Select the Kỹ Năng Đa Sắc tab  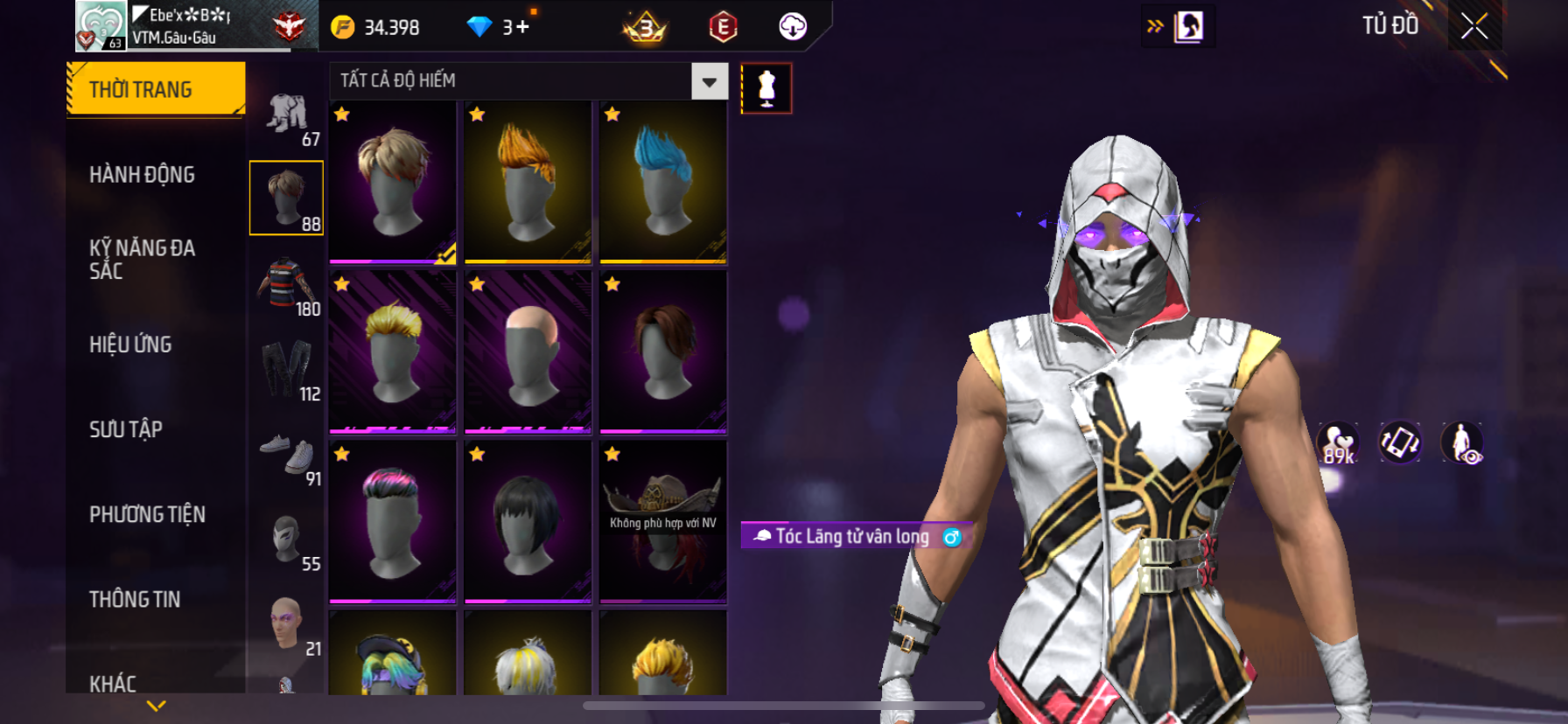tap(142, 260)
